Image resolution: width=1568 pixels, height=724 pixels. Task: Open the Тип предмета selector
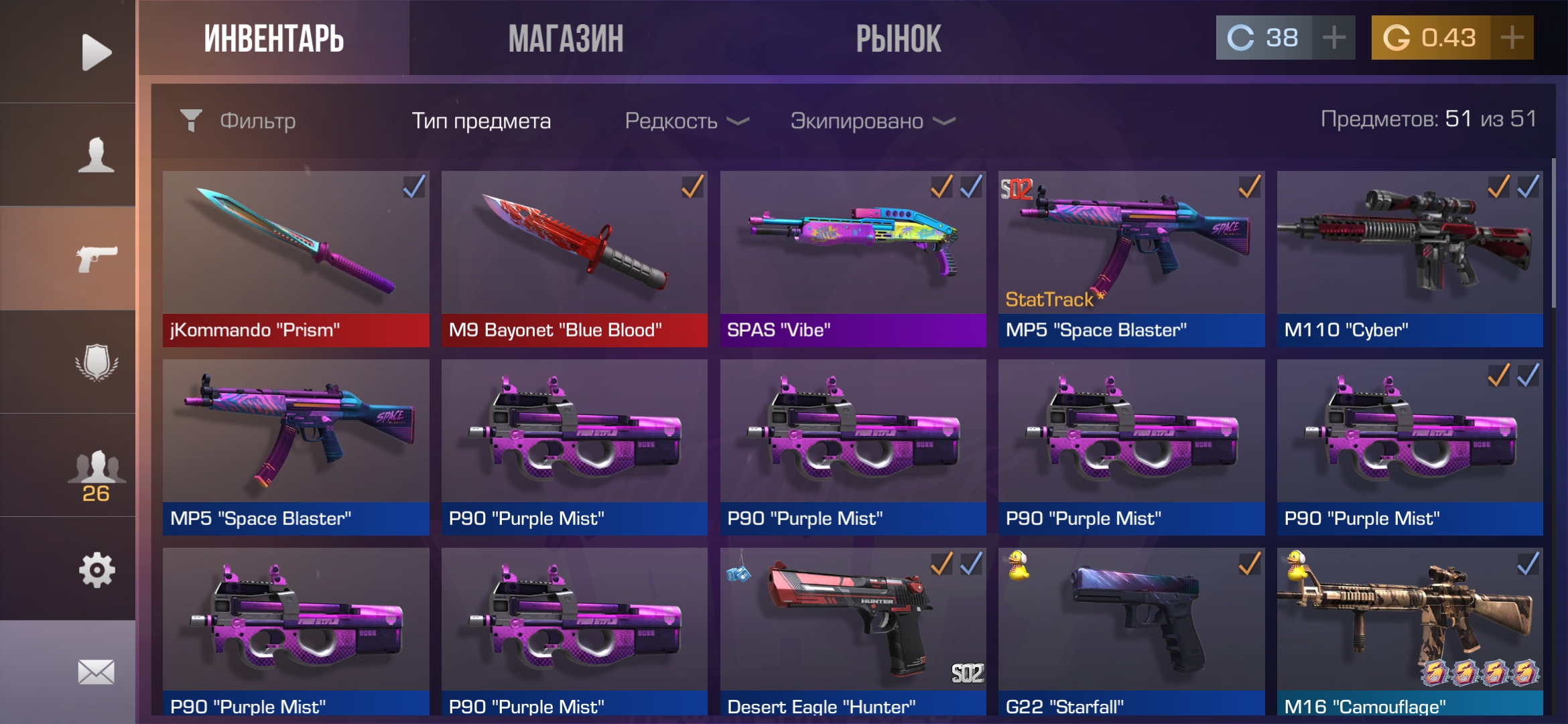pos(481,121)
